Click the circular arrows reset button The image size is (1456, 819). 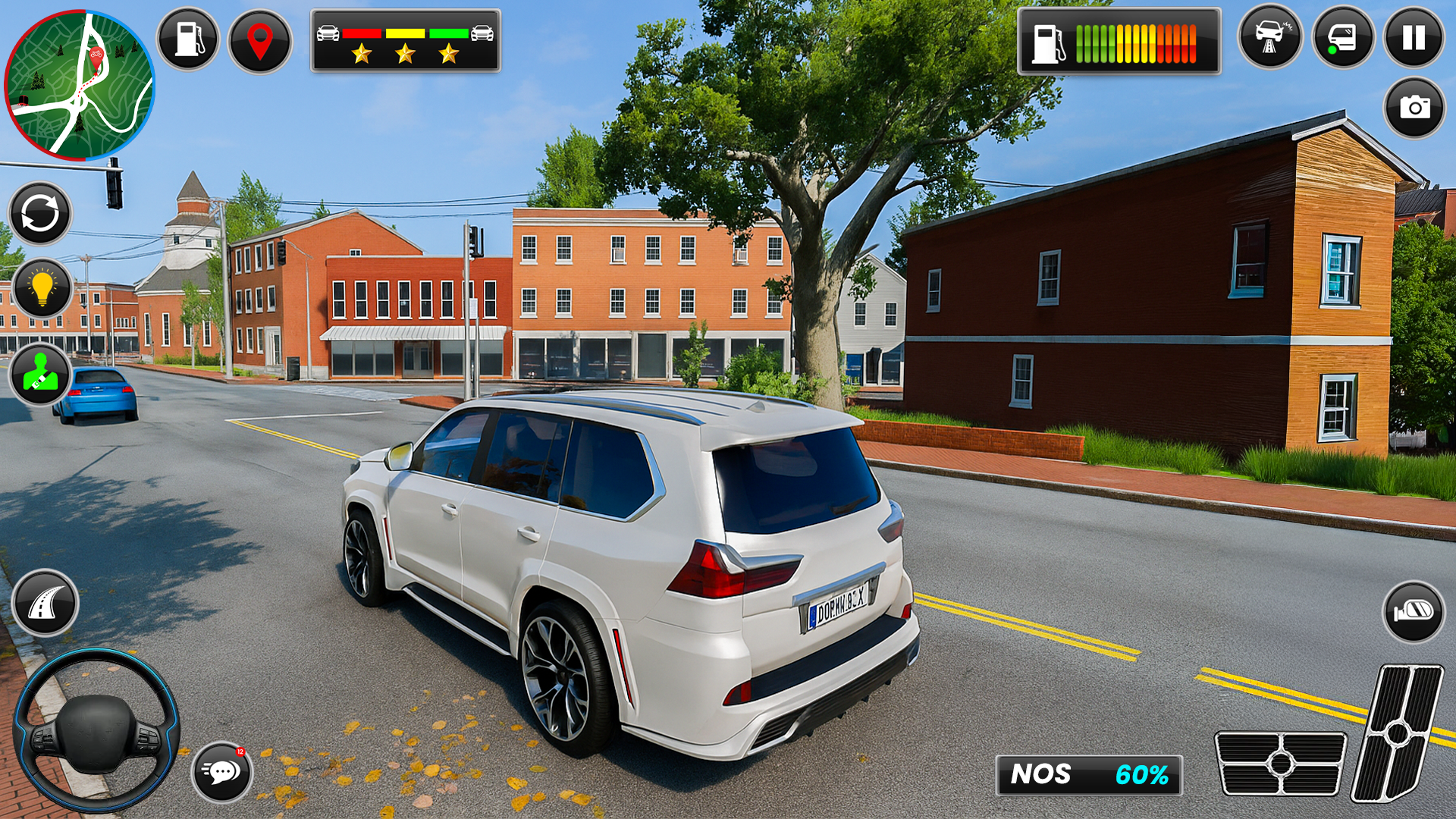tap(40, 213)
